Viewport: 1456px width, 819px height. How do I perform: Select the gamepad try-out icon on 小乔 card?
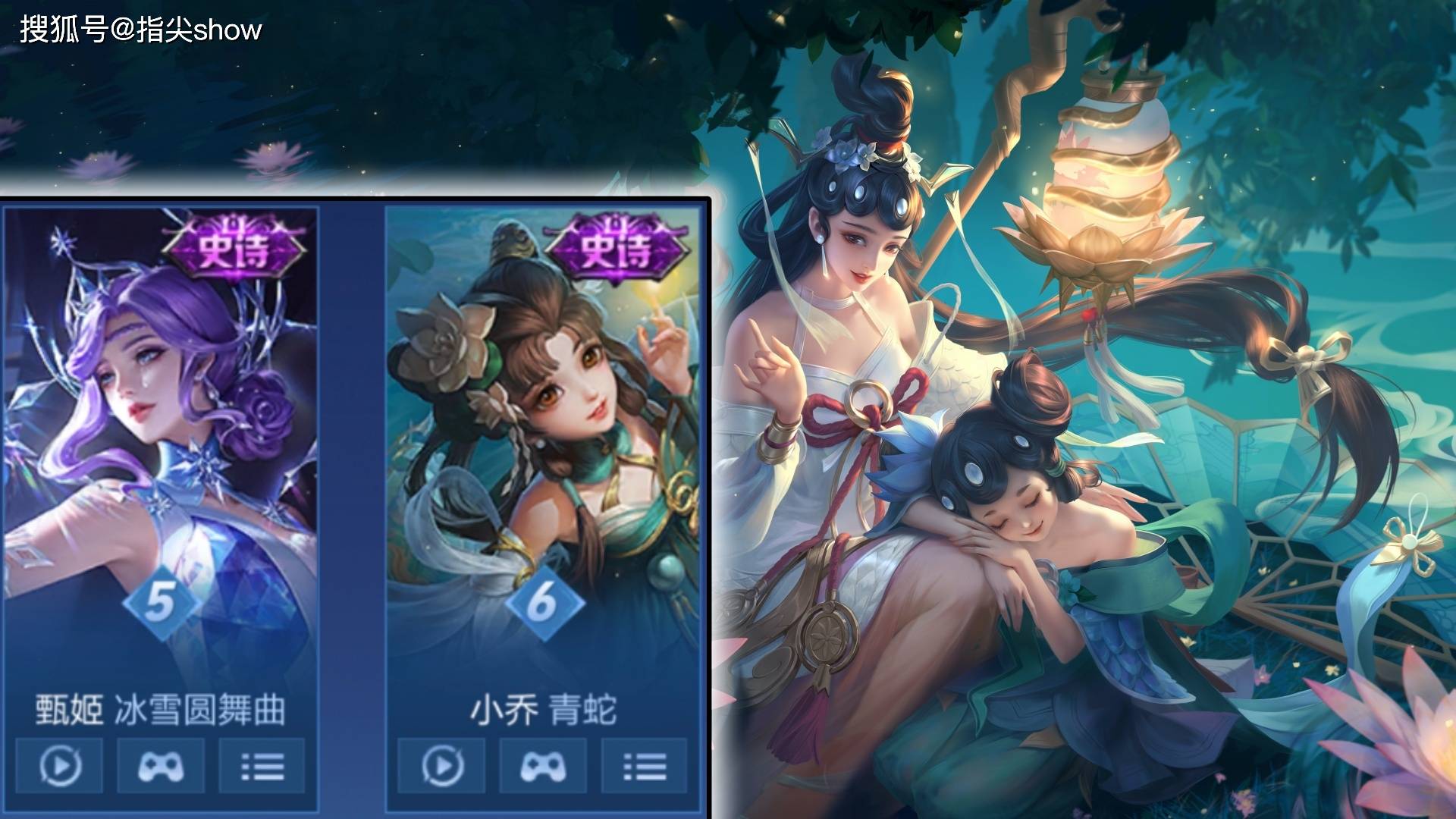pyautogui.click(x=543, y=764)
